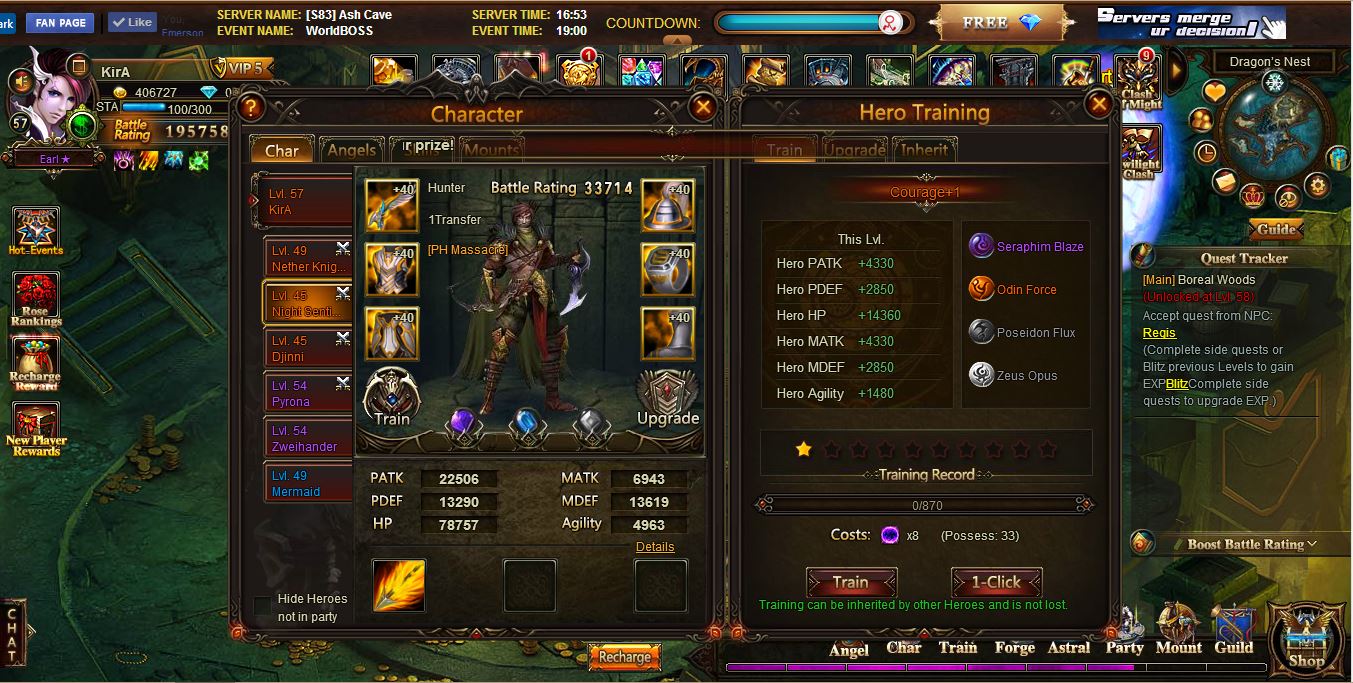
Task: Close the Character window
Action: [x=703, y=107]
